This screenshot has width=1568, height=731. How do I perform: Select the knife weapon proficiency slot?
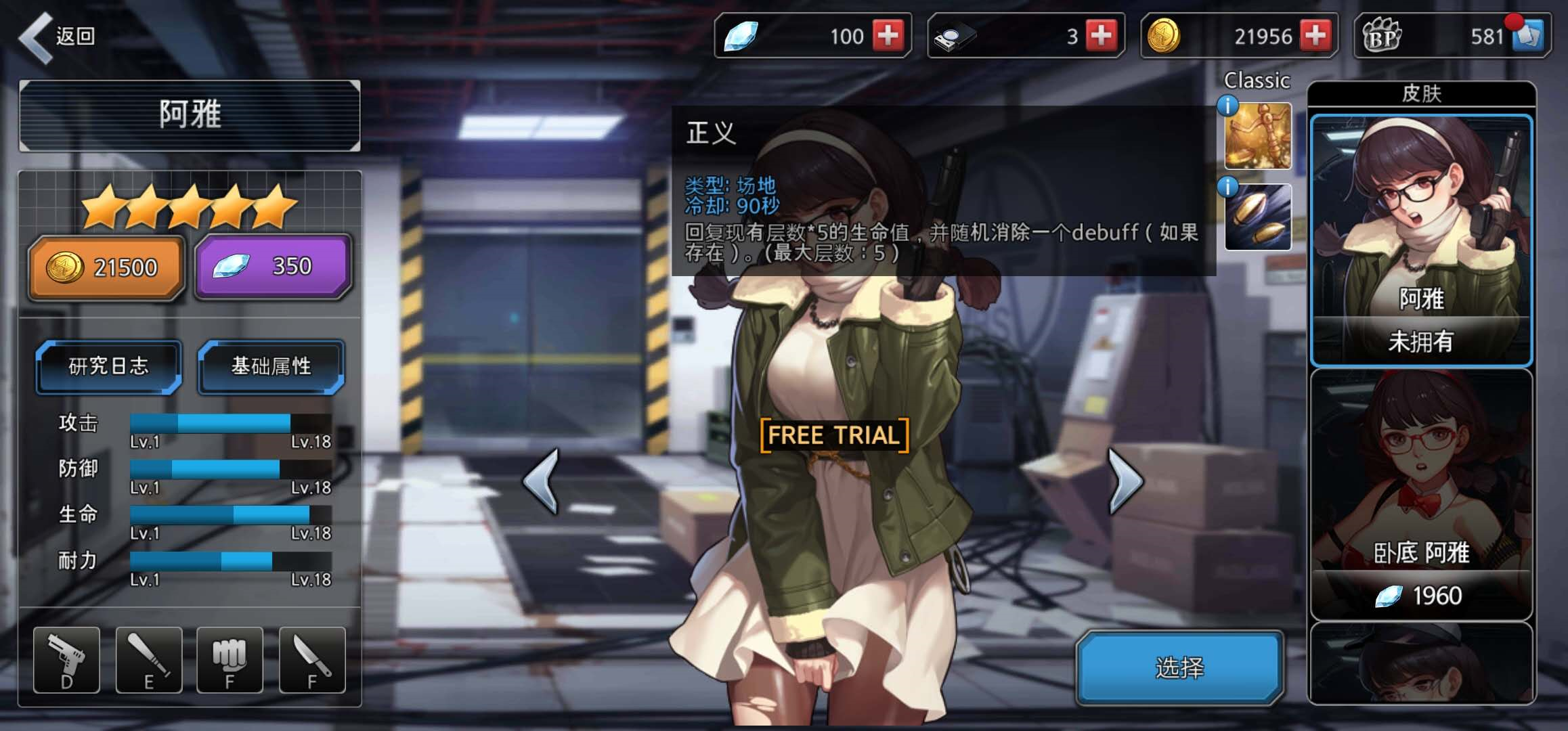pyautogui.click(x=312, y=660)
